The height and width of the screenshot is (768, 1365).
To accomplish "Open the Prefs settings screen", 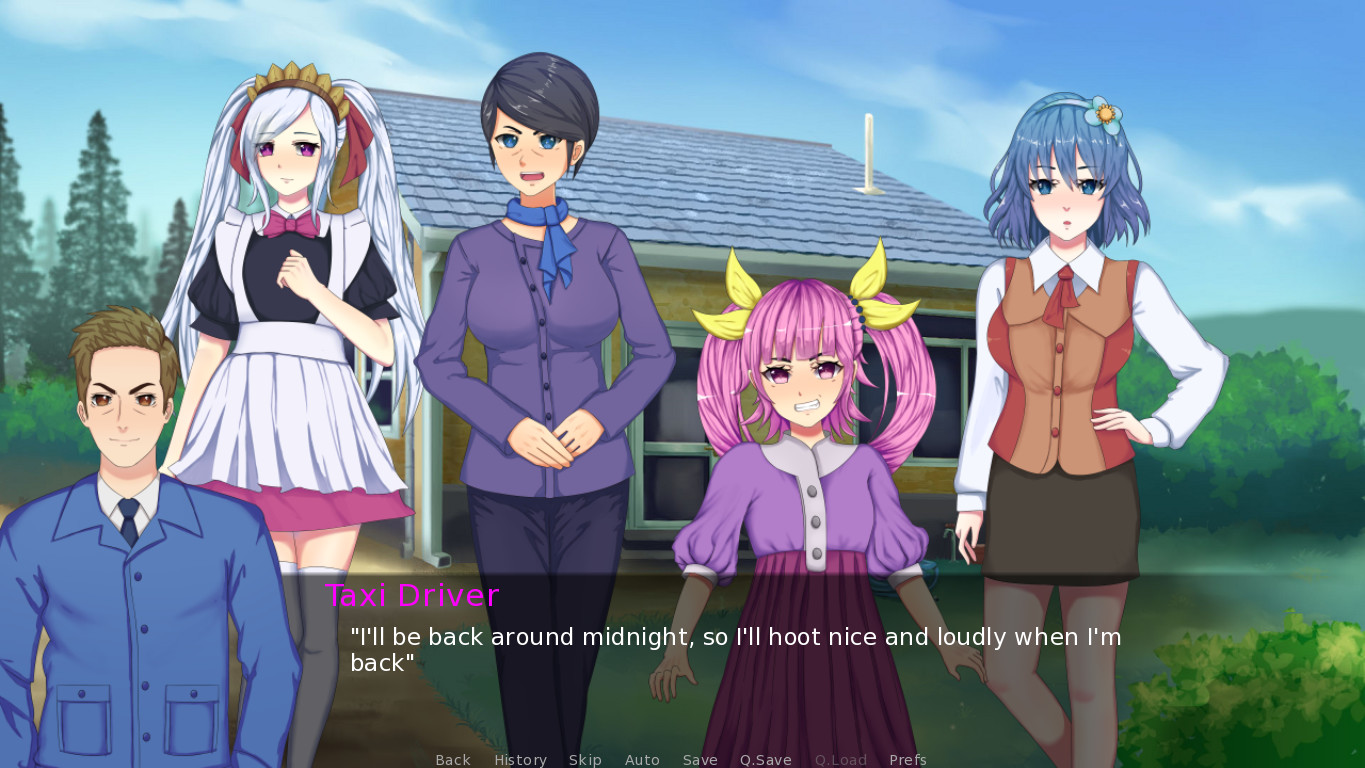I will tap(907, 760).
